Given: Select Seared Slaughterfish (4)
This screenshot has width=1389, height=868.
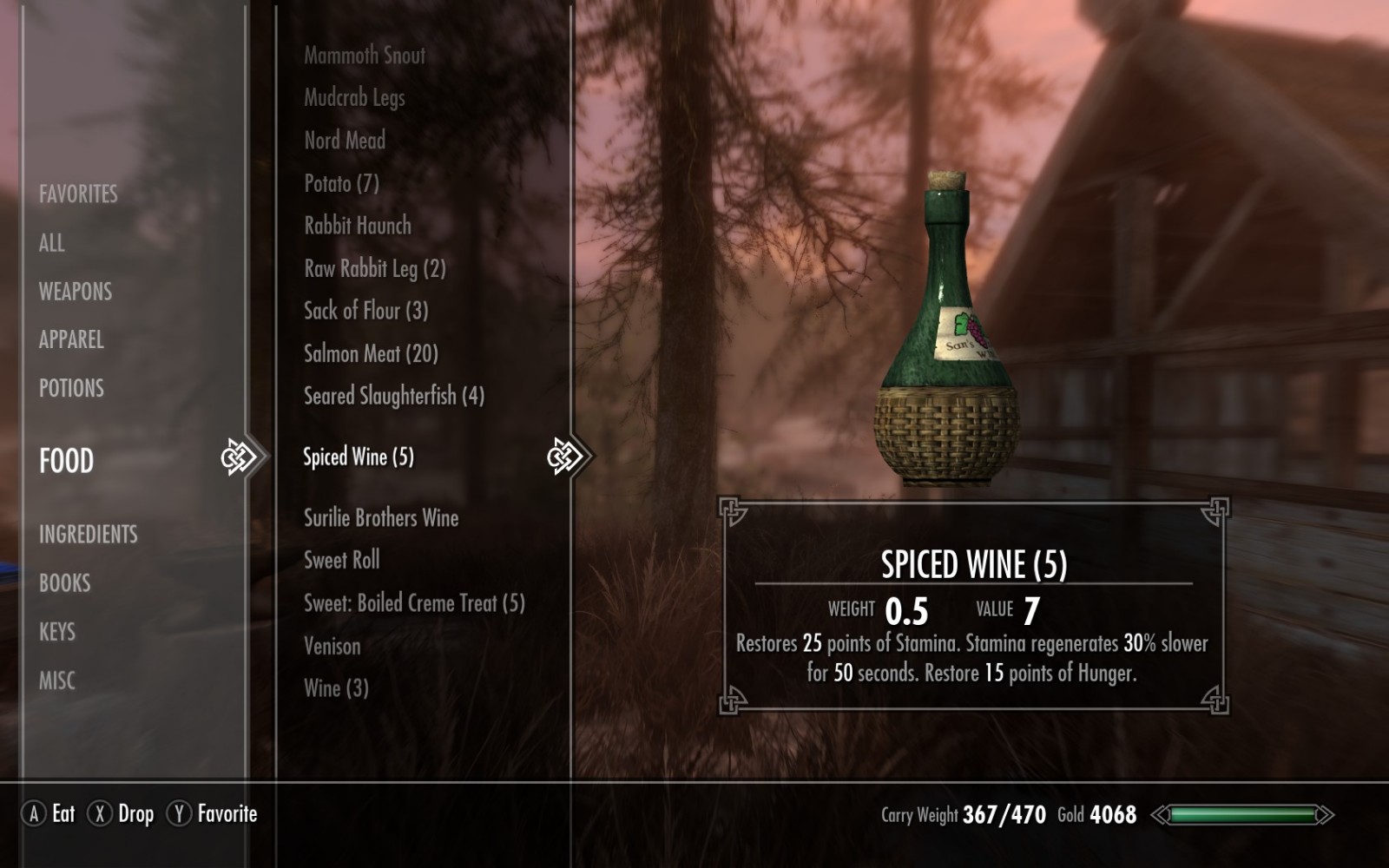Looking at the screenshot, I should (394, 396).
